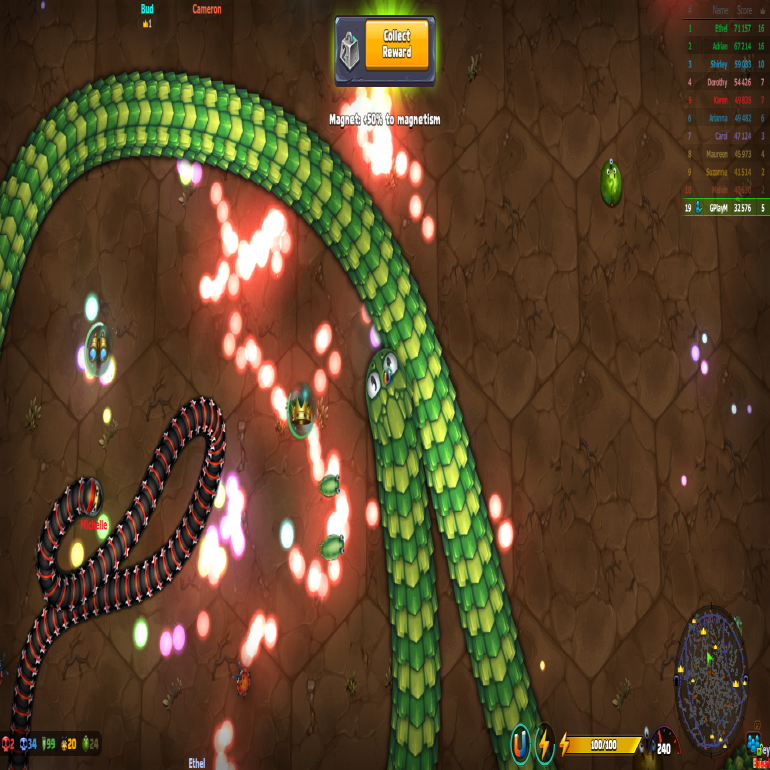Activate the magnet power-up icon
This screenshot has height=770, width=770.
pos(521,743)
